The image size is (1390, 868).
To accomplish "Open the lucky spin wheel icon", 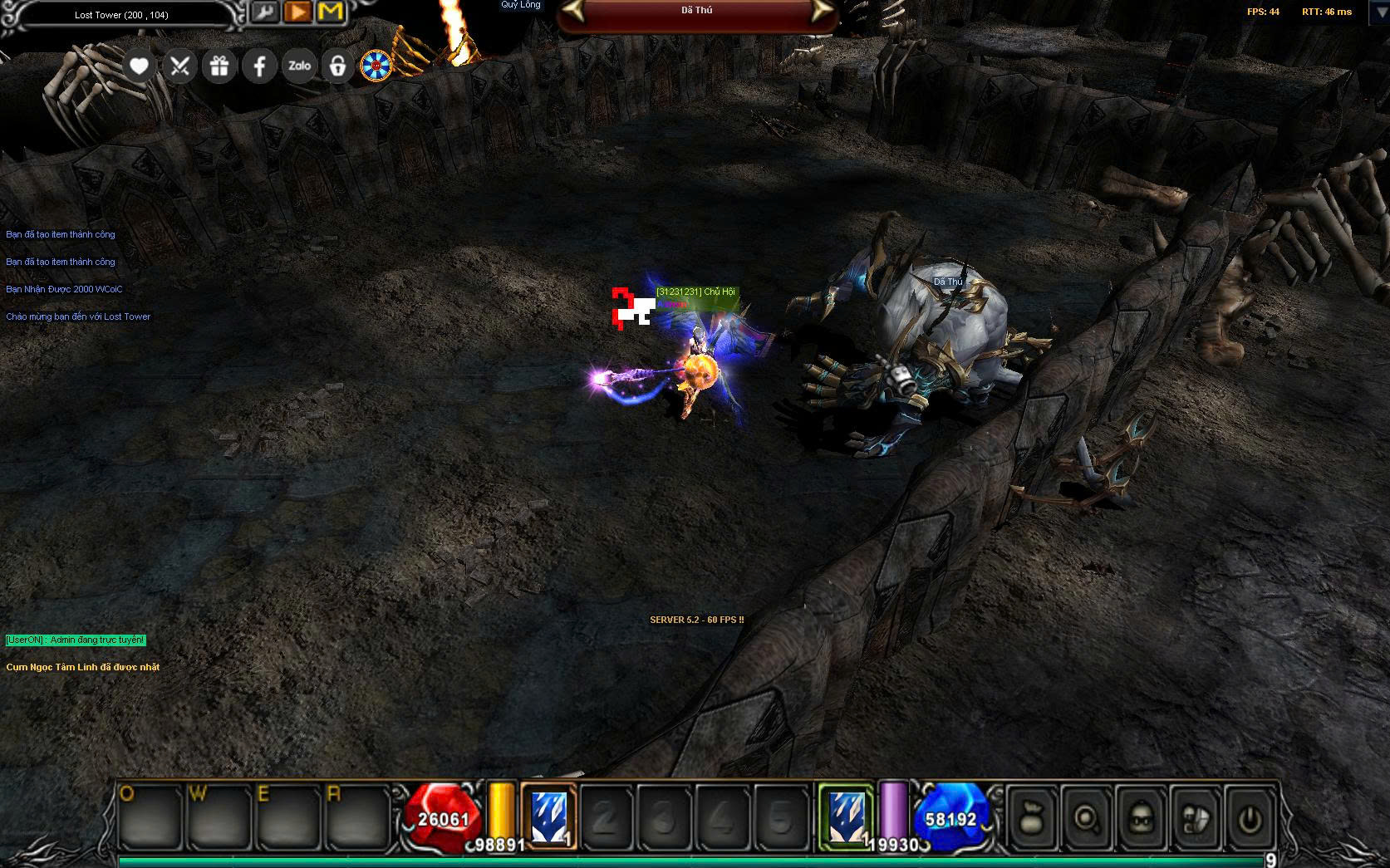I will (x=376, y=66).
